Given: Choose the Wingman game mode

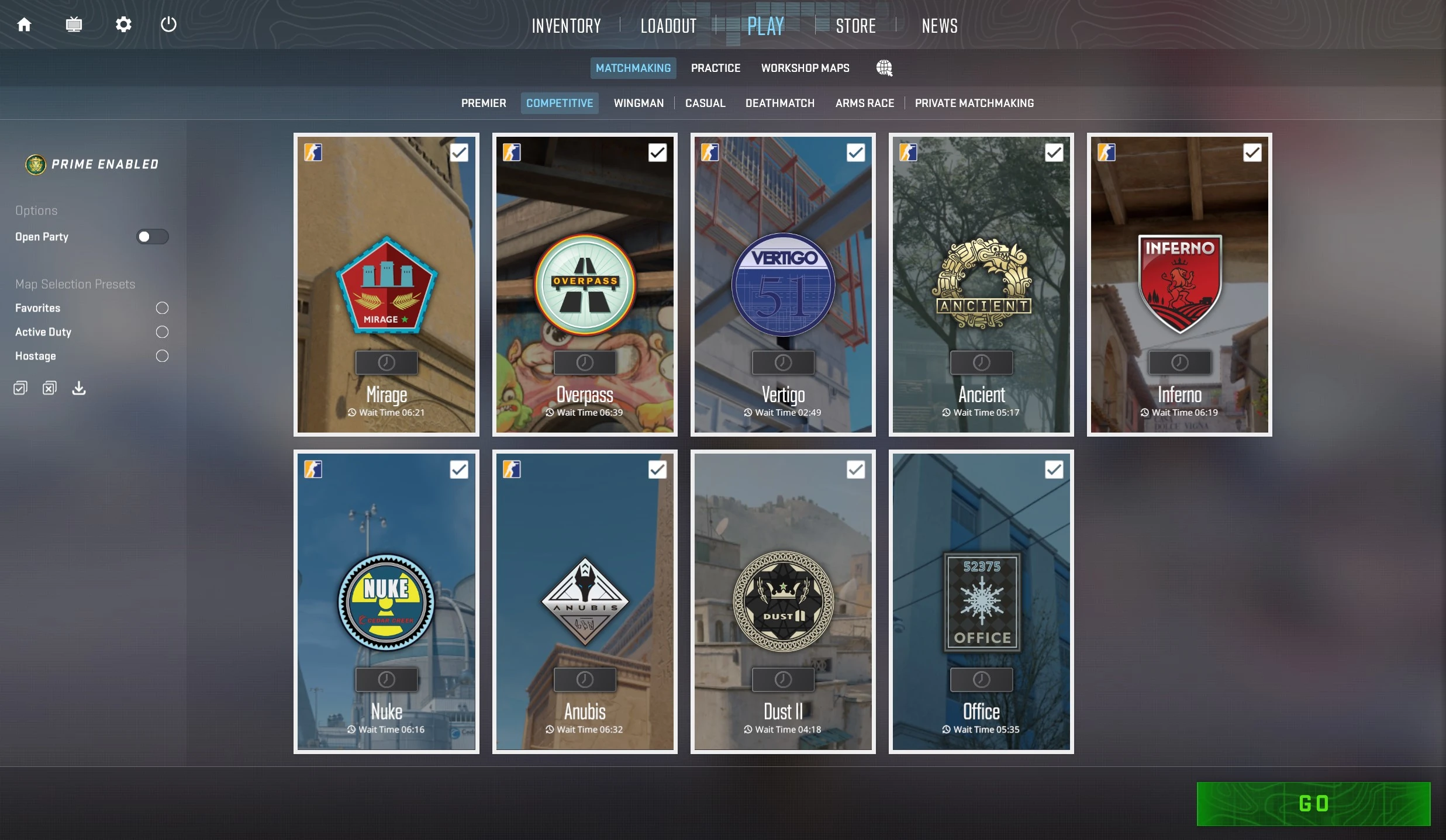Looking at the screenshot, I should click(639, 103).
